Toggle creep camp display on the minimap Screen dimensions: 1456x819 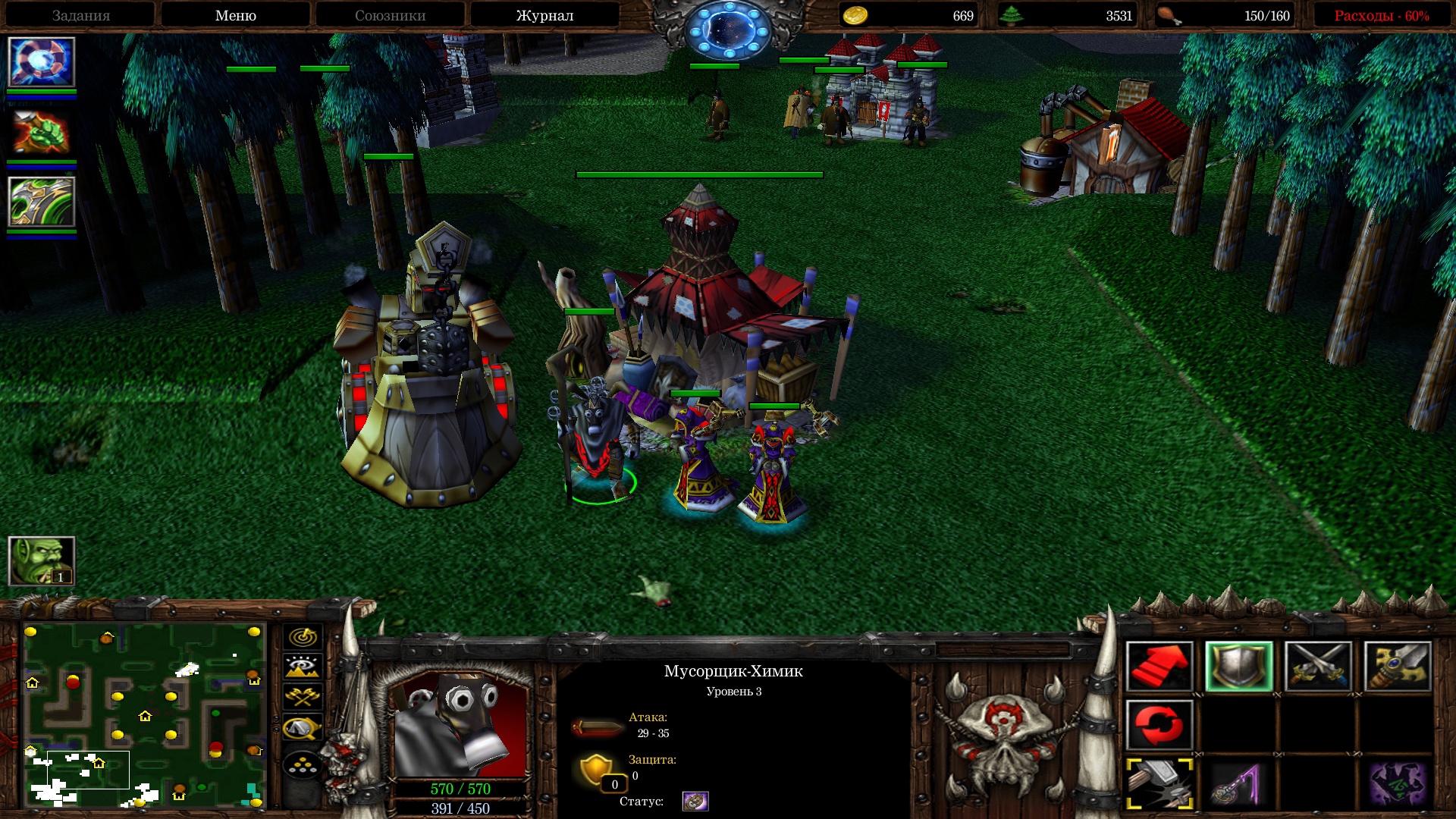click(x=303, y=728)
